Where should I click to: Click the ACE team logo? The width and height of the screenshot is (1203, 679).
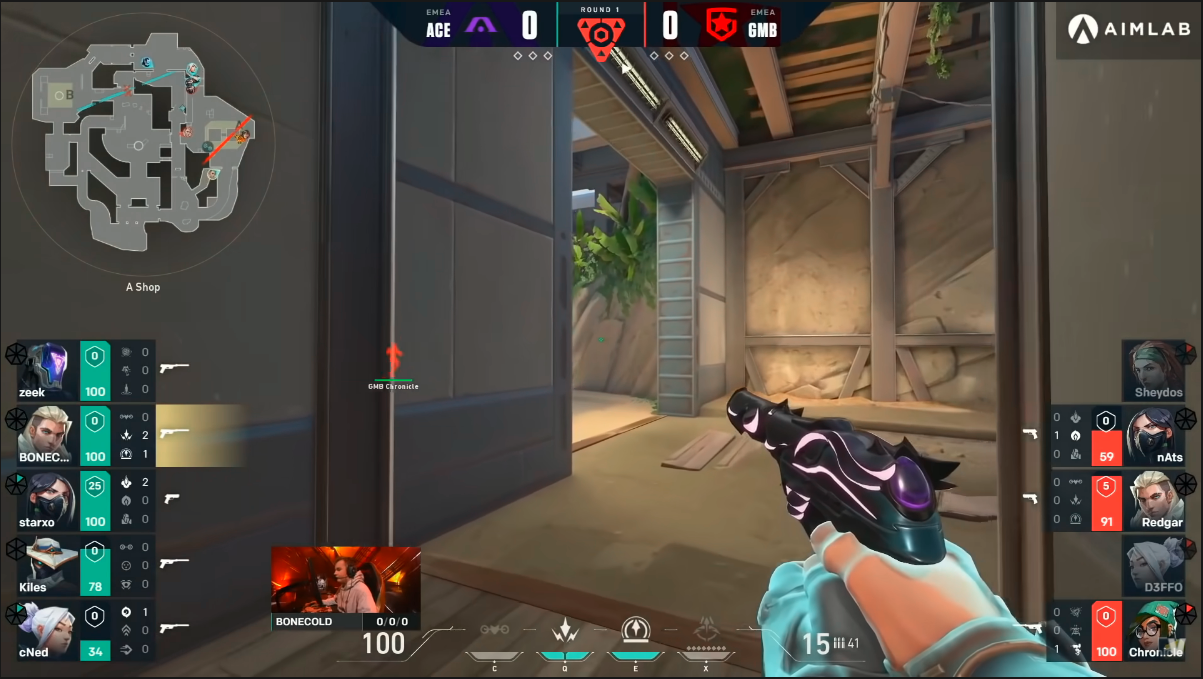[x=482, y=24]
